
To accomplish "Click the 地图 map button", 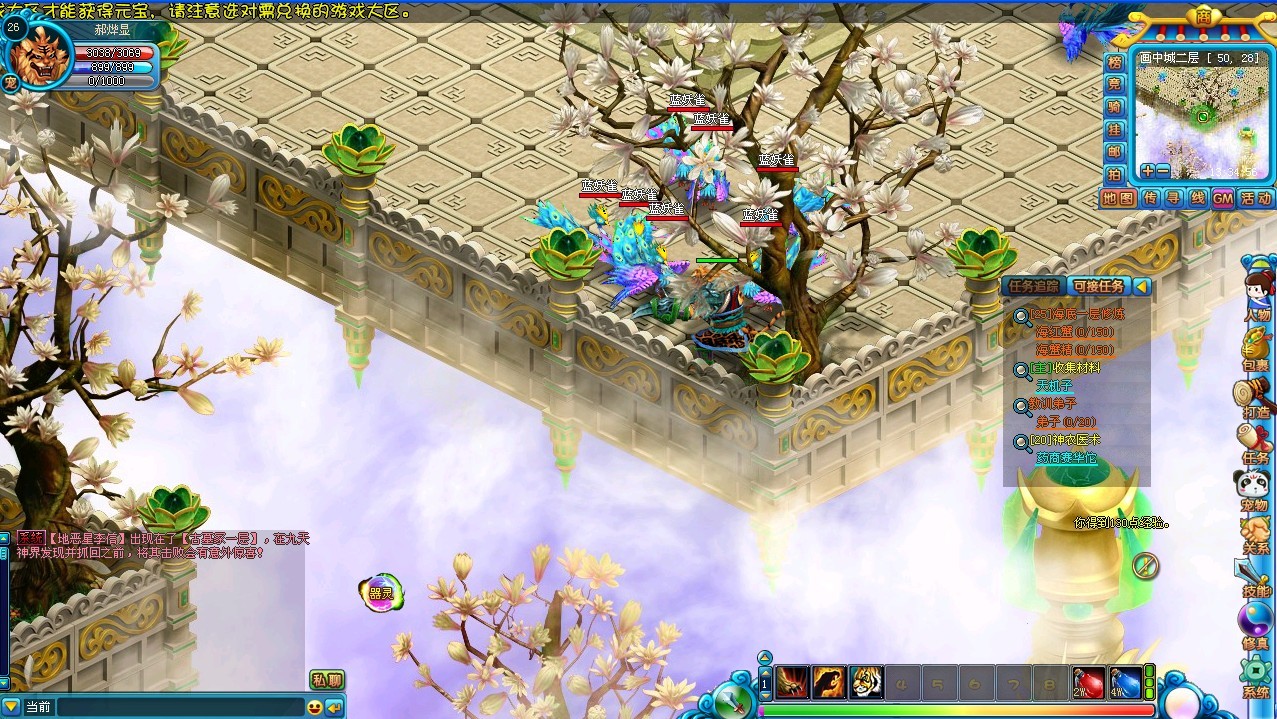I will pos(1118,198).
